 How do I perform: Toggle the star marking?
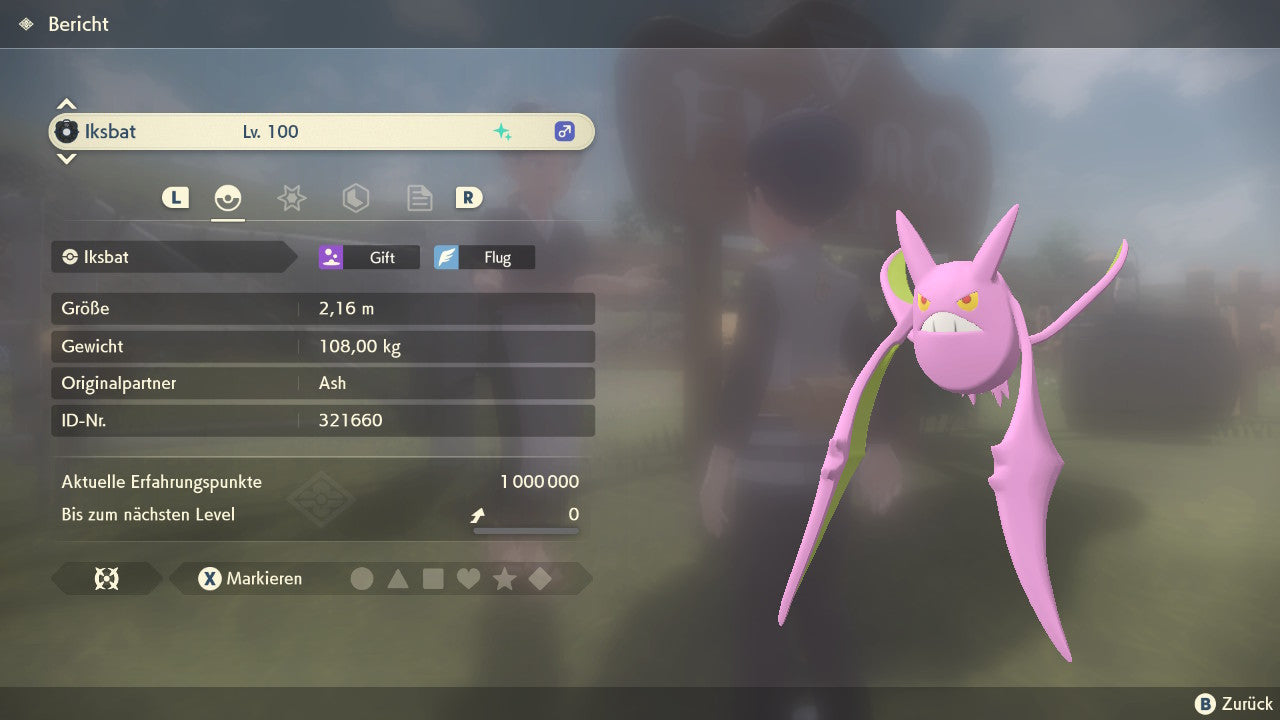click(504, 579)
